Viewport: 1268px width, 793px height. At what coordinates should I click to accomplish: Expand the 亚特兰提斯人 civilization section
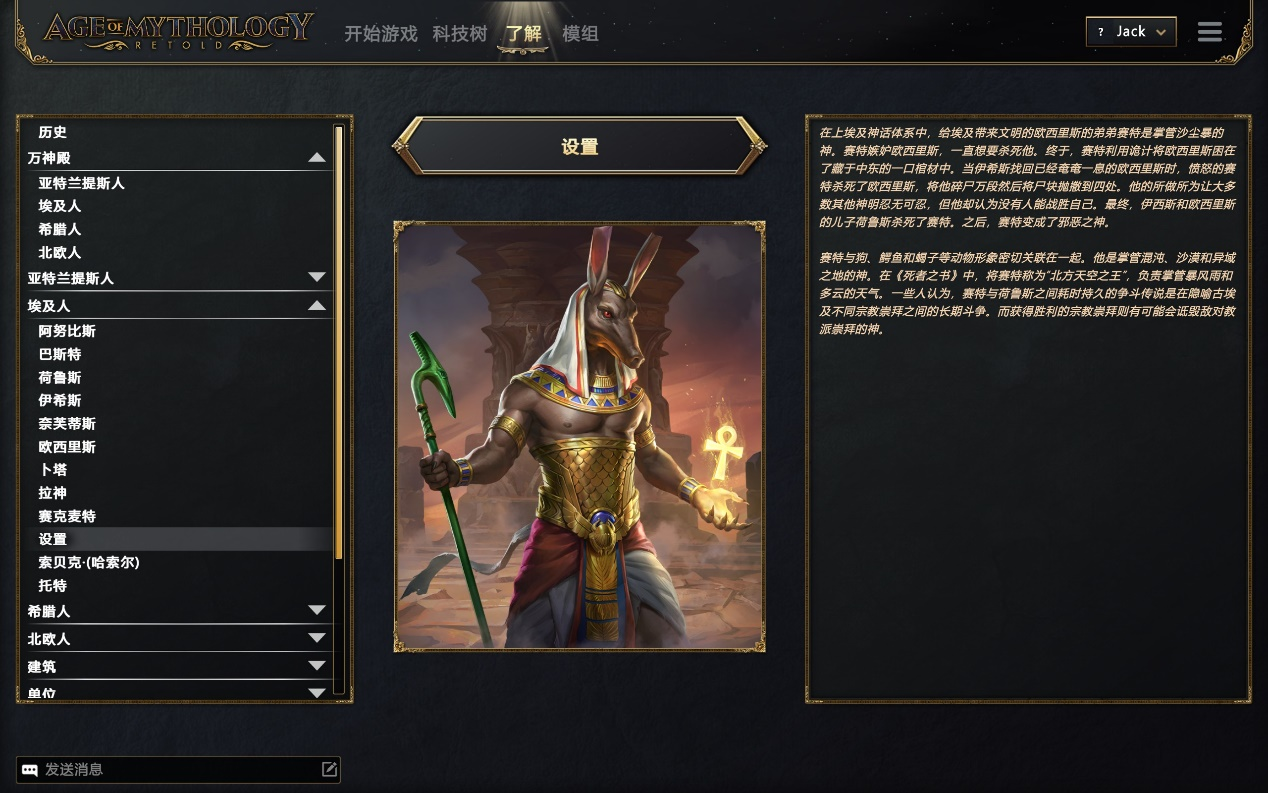coord(316,278)
